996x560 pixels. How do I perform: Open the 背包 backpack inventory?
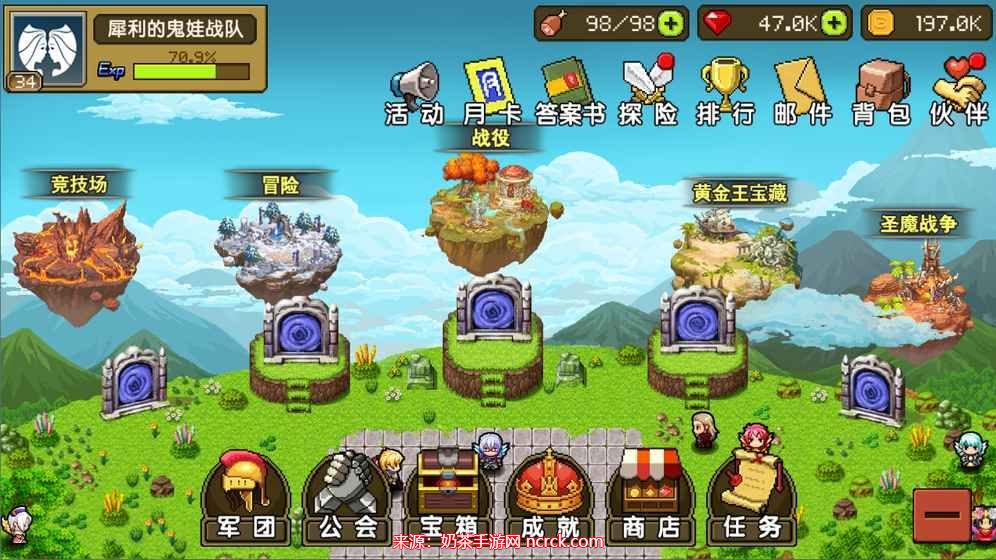pyautogui.click(x=880, y=91)
